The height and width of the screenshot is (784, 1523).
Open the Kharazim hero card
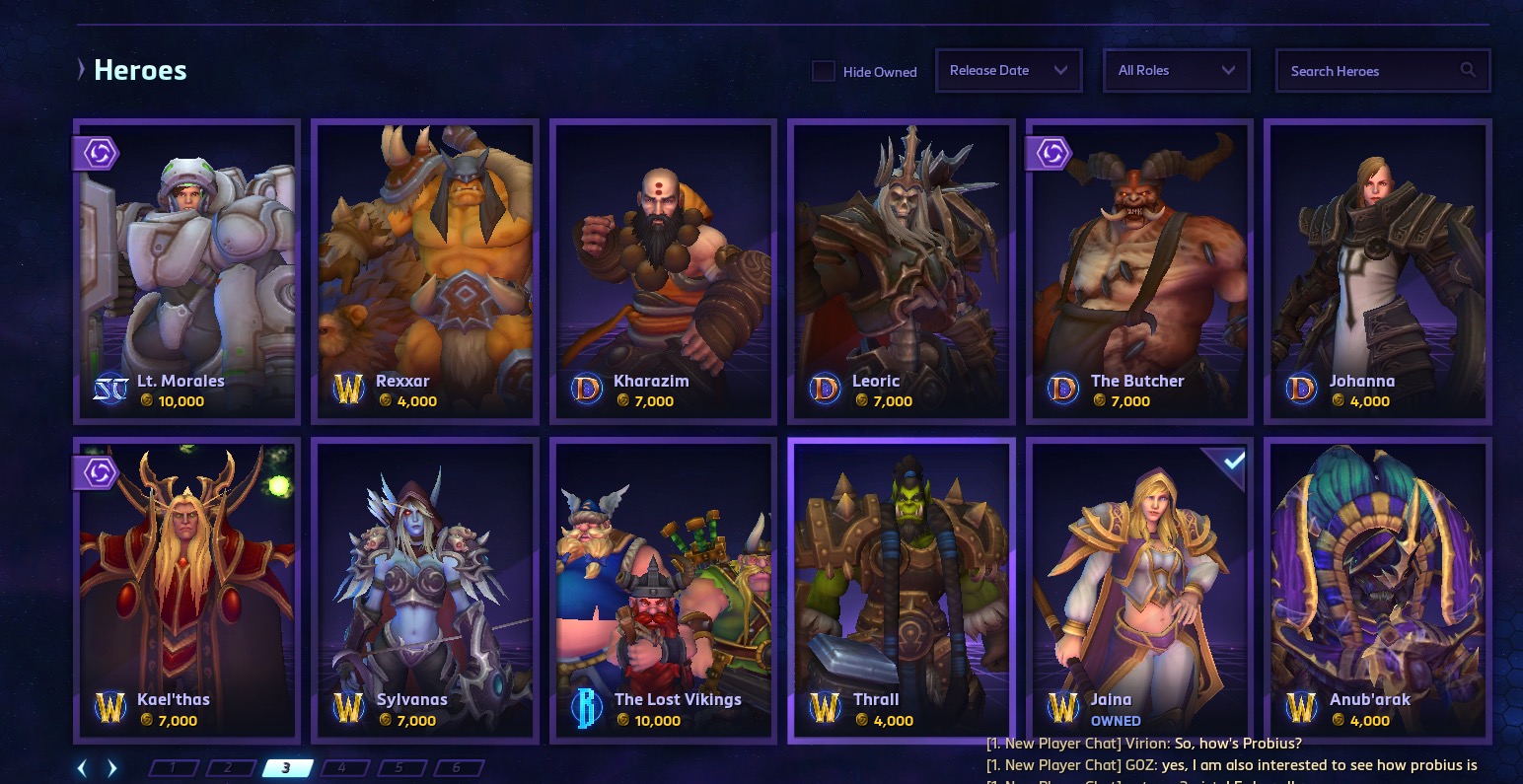point(663,271)
